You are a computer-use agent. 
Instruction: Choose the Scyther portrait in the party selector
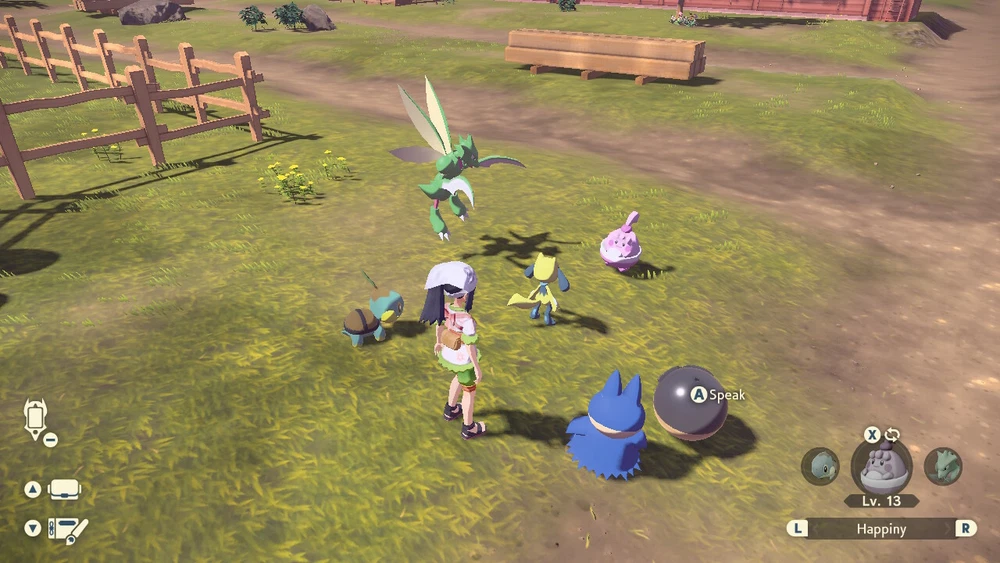(942, 466)
